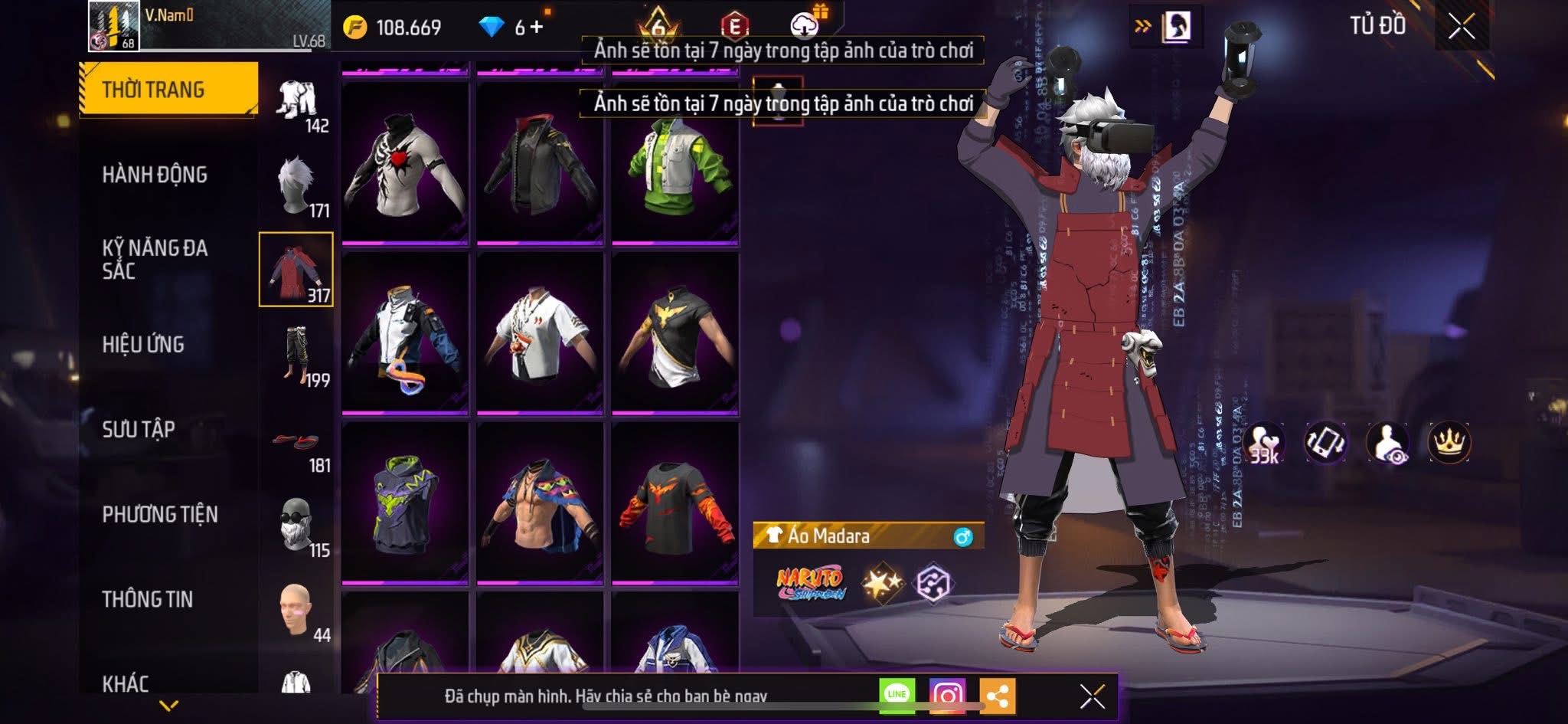The height and width of the screenshot is (724, 1568).
Task: Pick the white skeleton heart shirt
Action: click(x=405, y=164)
